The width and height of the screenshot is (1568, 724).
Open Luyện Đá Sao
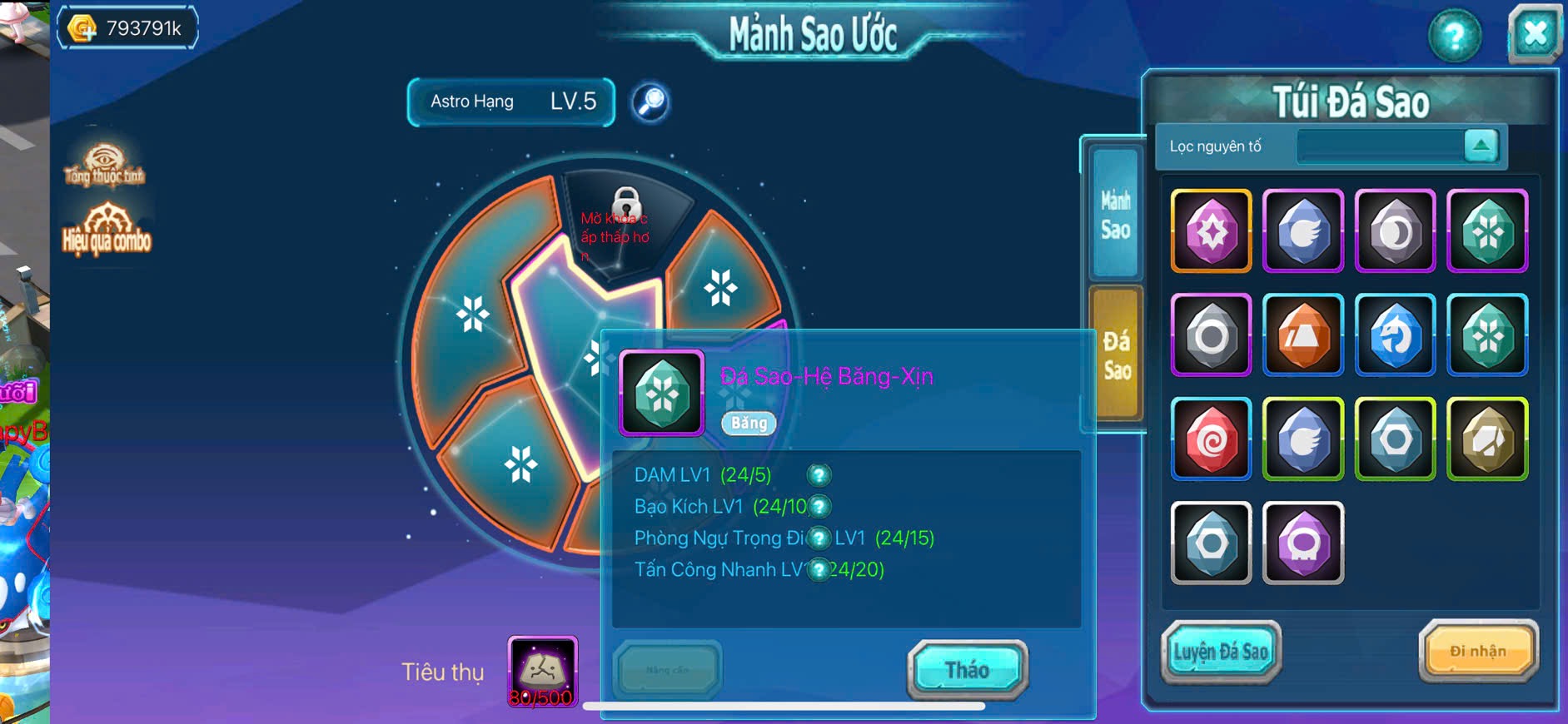pyautogui.click(x=1221, y=652)
